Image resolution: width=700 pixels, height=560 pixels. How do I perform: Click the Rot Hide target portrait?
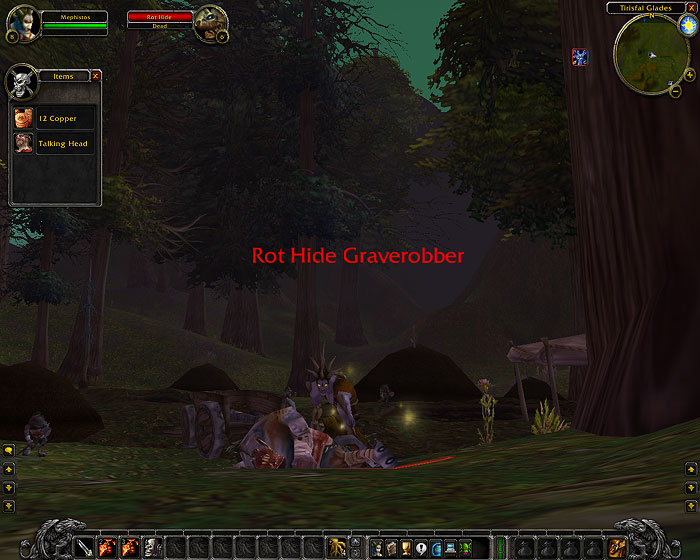click(x=209, y=21)
